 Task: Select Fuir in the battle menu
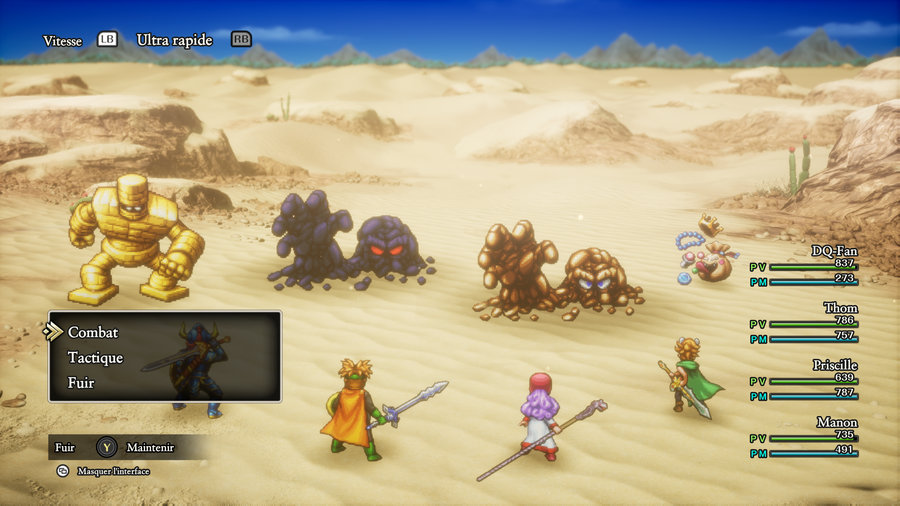pyautogui.click(x=80, y=382)
